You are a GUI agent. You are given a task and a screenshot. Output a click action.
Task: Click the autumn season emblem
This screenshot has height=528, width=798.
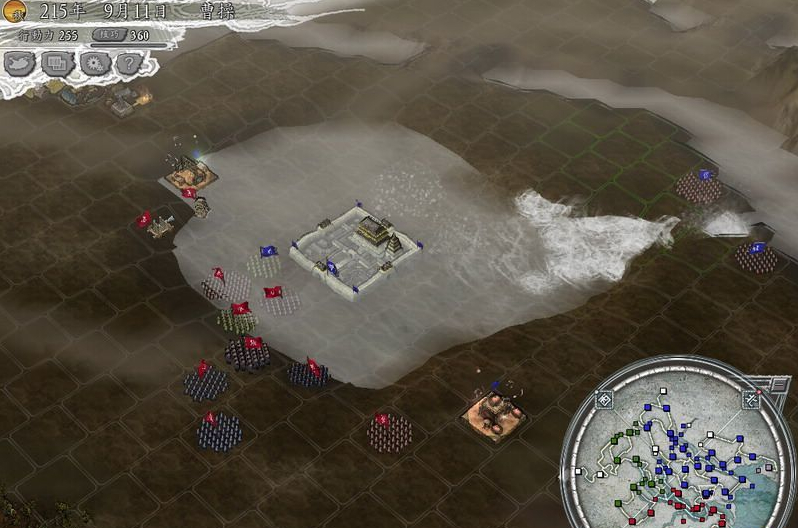[16, 11]
